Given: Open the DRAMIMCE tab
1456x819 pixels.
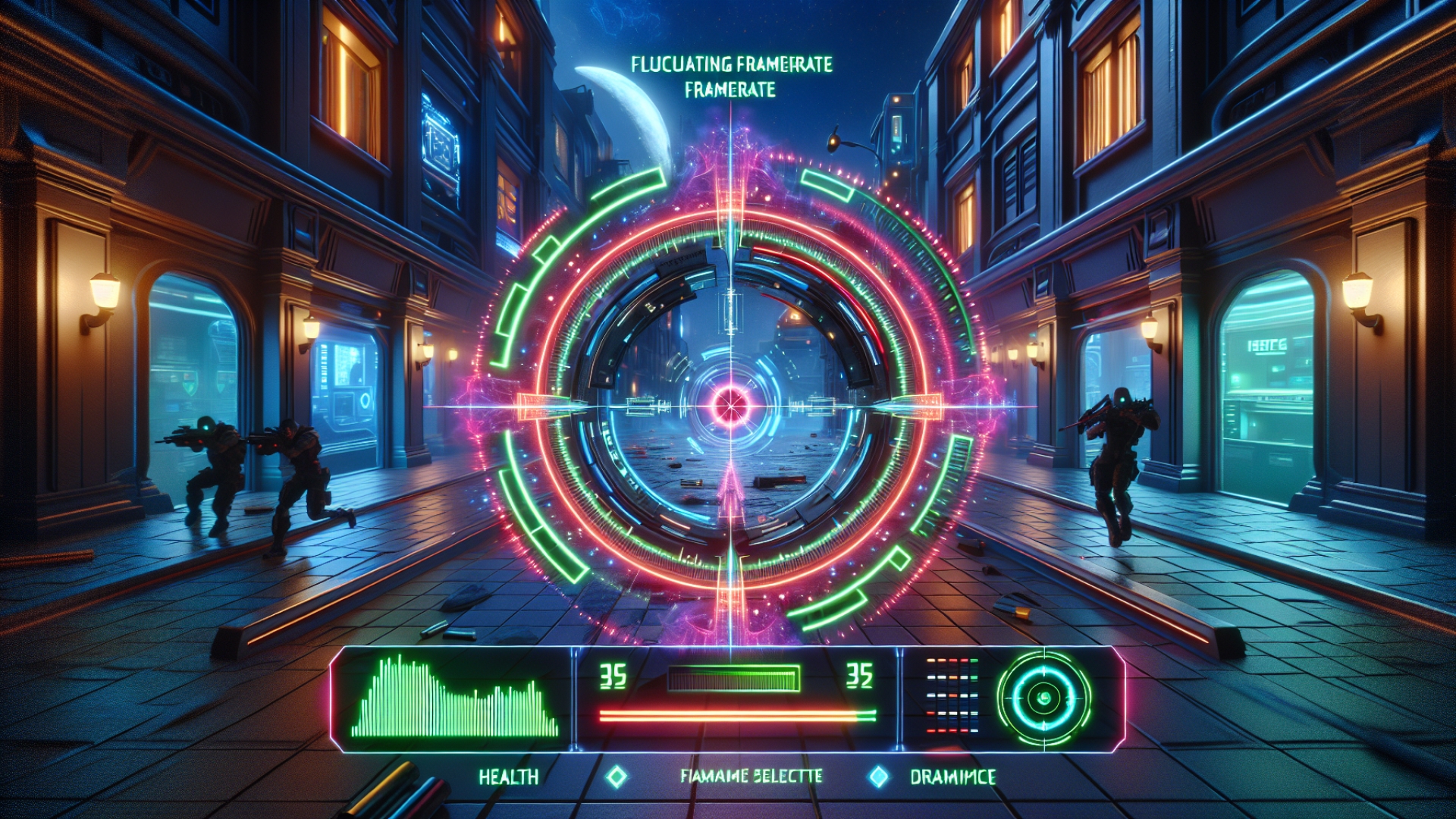Looking at the screenshot, I should (x=952, y=777).
